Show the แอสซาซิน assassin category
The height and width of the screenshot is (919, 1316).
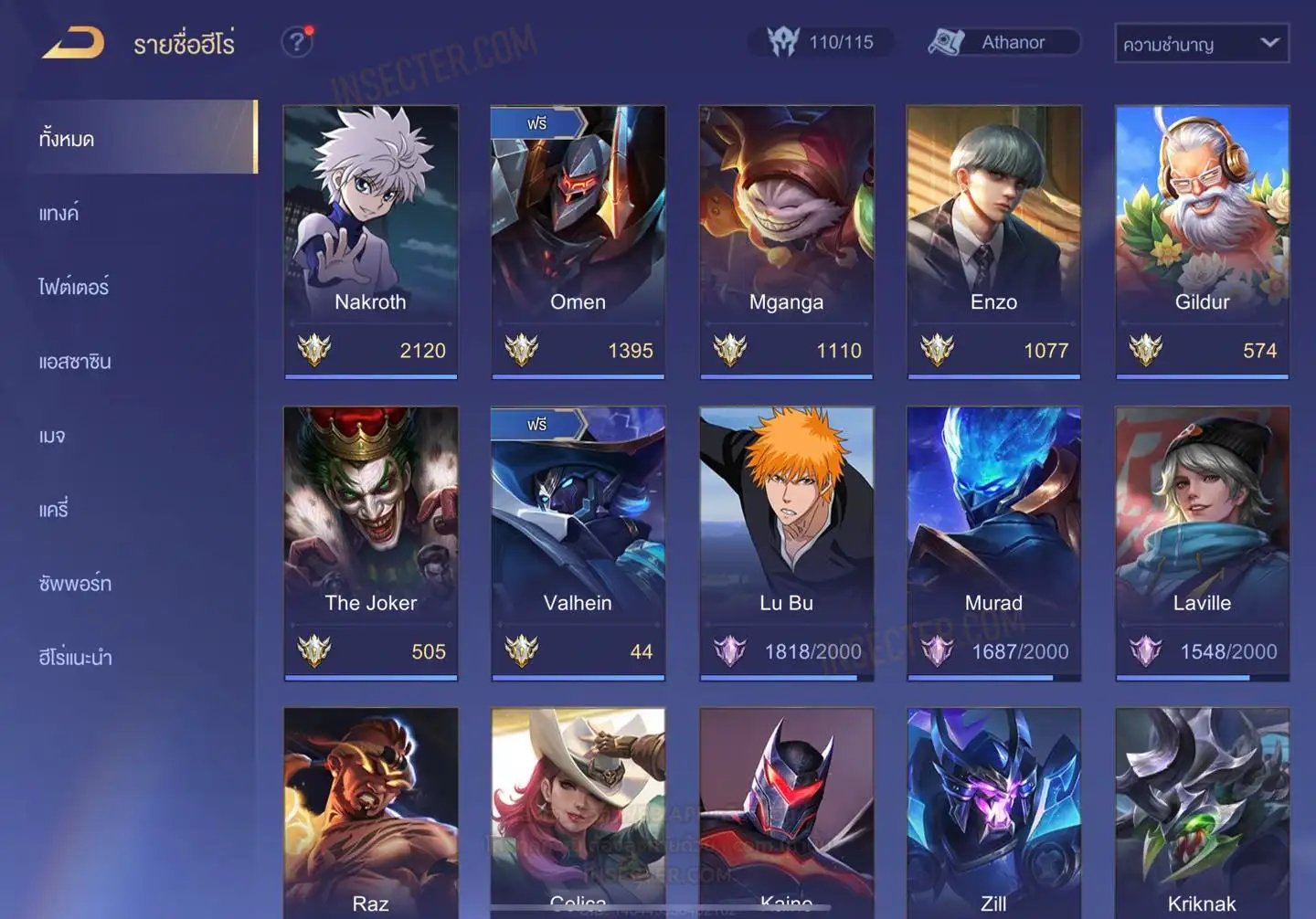click(75, 362)
